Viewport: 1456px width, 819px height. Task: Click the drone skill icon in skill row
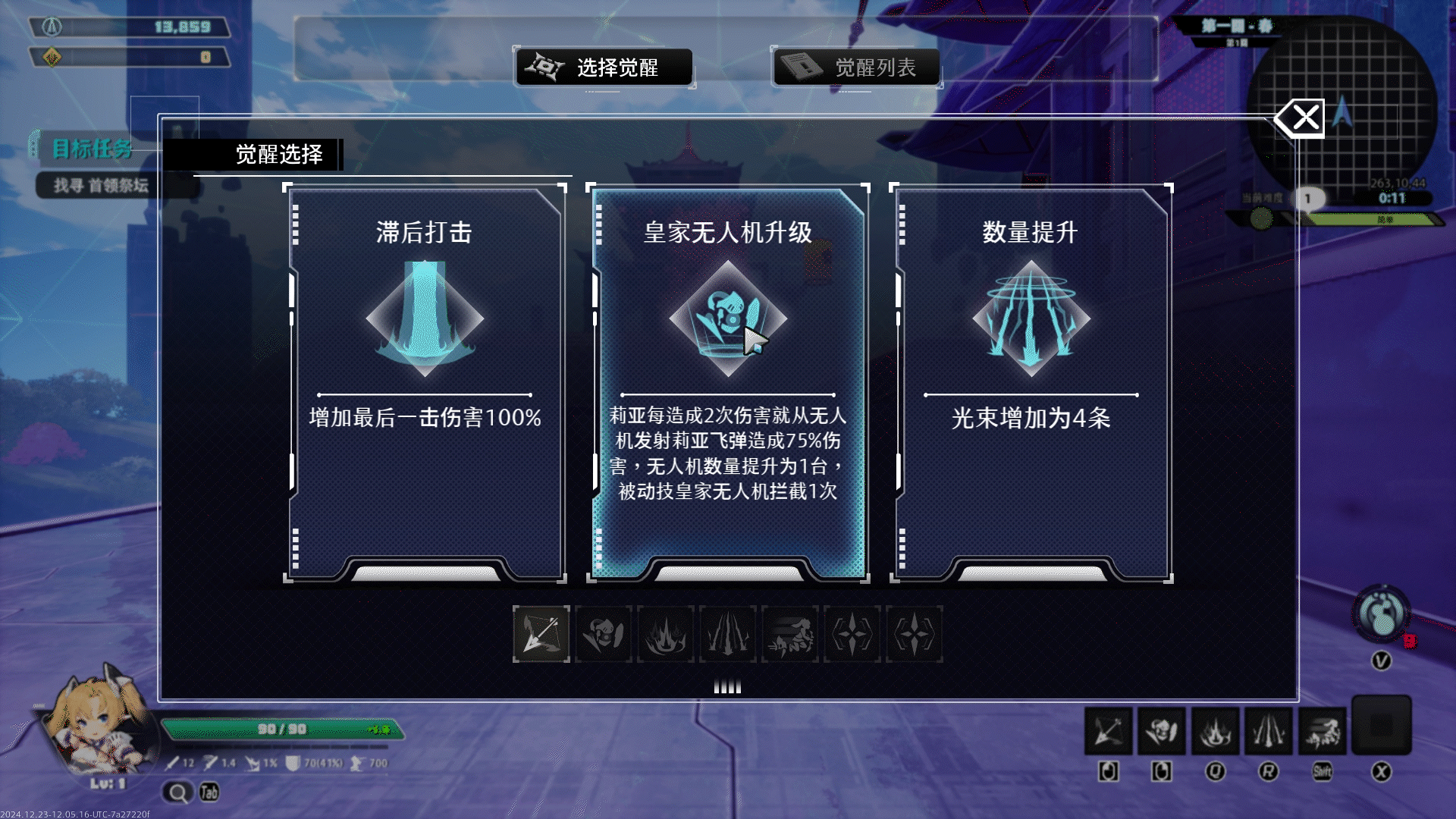[x=603, y=635]
